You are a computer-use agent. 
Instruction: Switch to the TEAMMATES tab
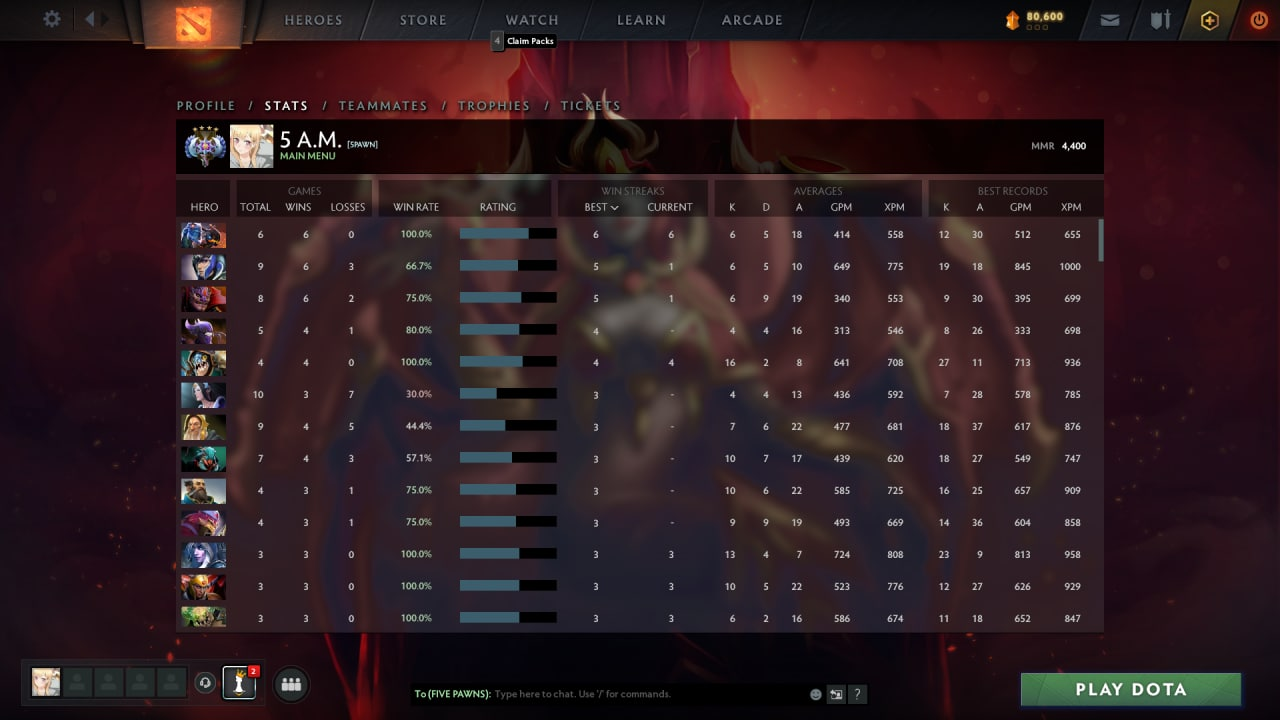384,105
